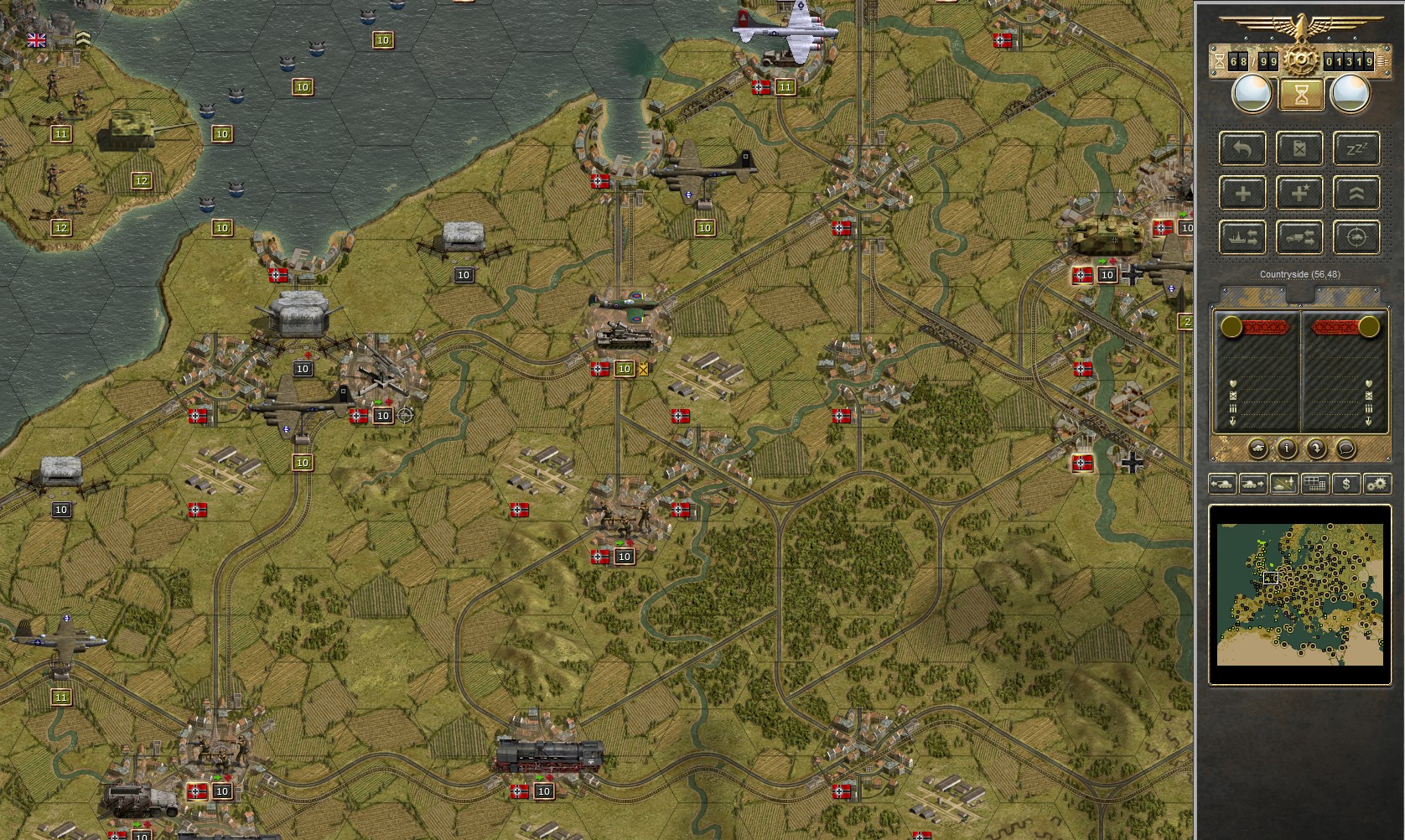
Task: Expand the right unit panel down arrow
Action: (1369, 421)
